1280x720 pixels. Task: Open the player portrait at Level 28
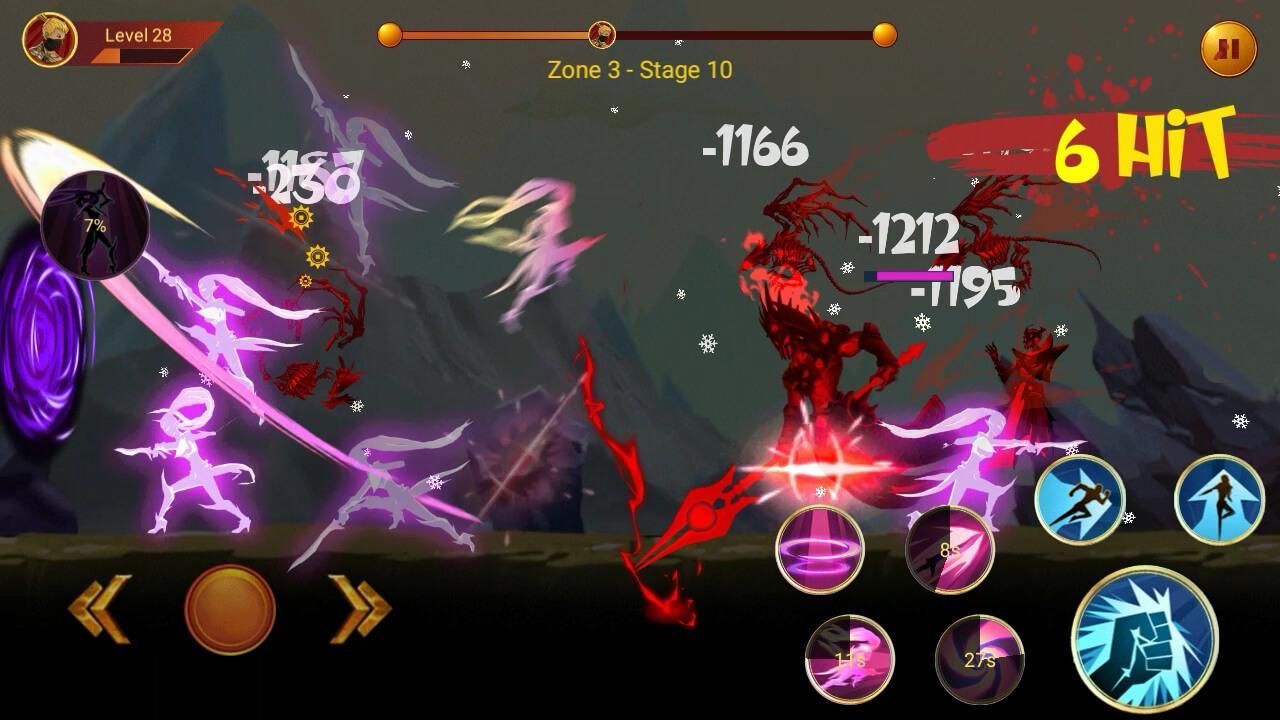pyautogui.click(x=50, y=40)
